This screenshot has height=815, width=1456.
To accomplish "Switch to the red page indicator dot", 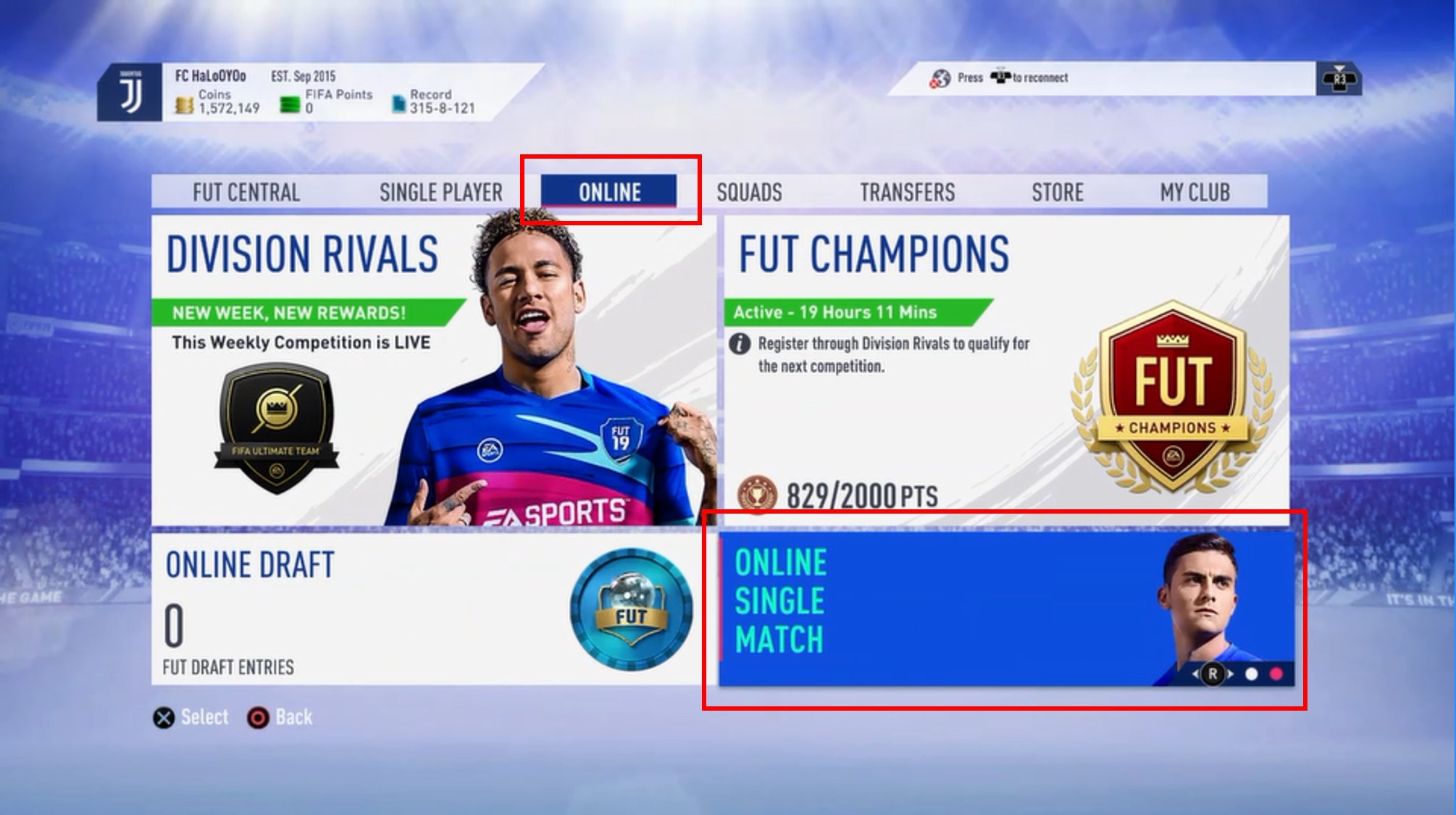I will click(1275, 673).
